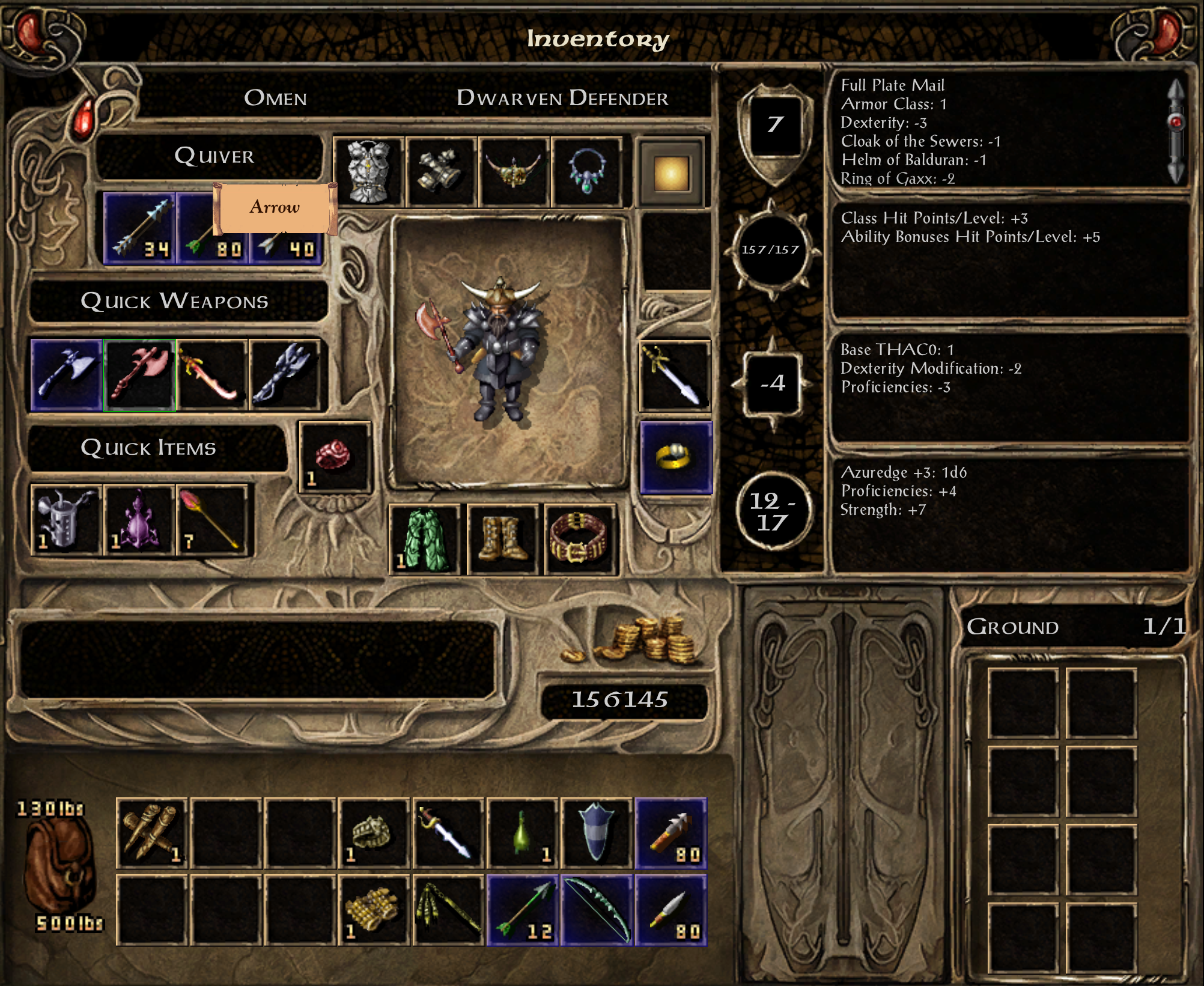Pick up the bow in the backpack
Viewport: 1204px width, 986px height.
coord(597,910)
